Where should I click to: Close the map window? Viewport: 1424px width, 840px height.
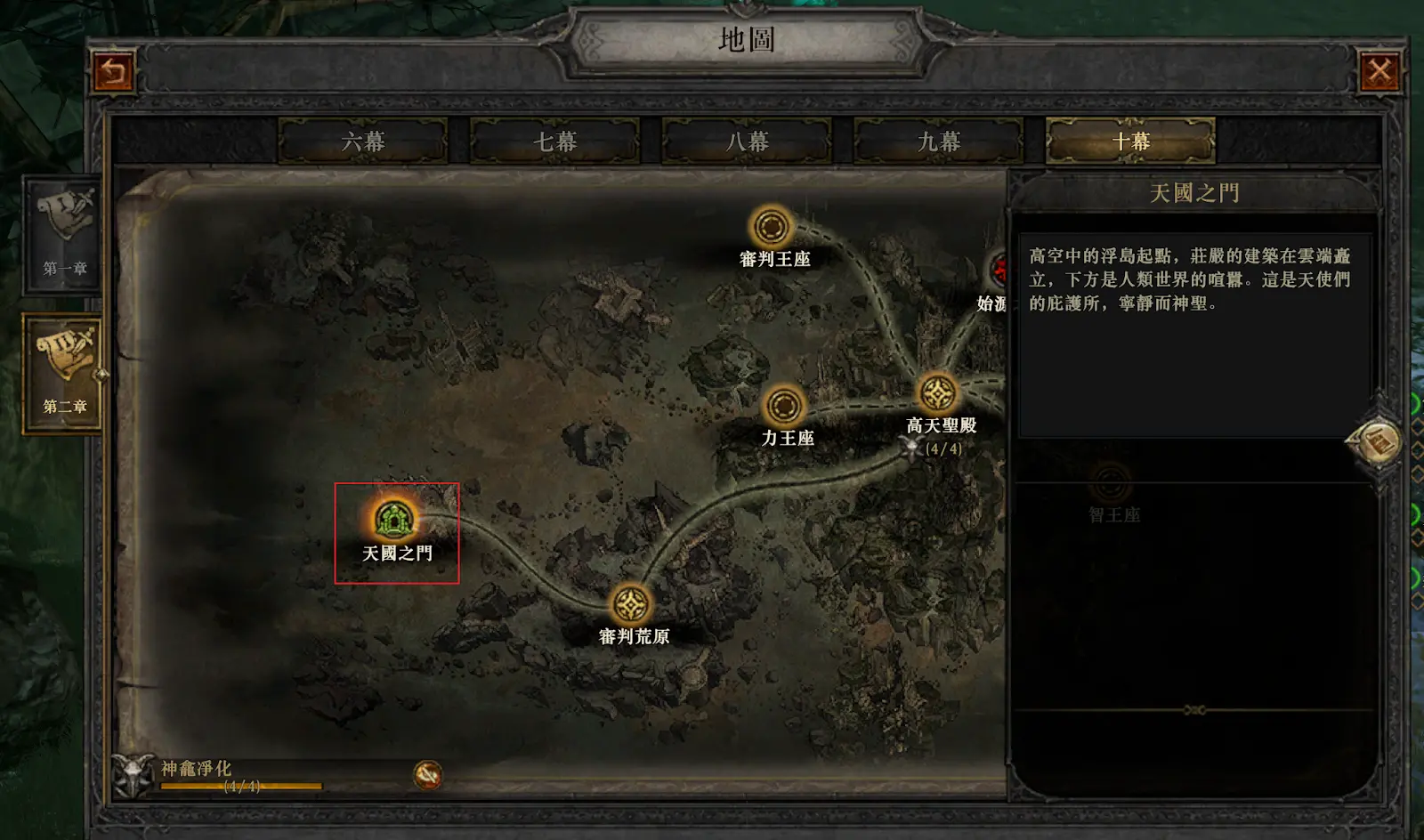click(x=1379, y=72)
